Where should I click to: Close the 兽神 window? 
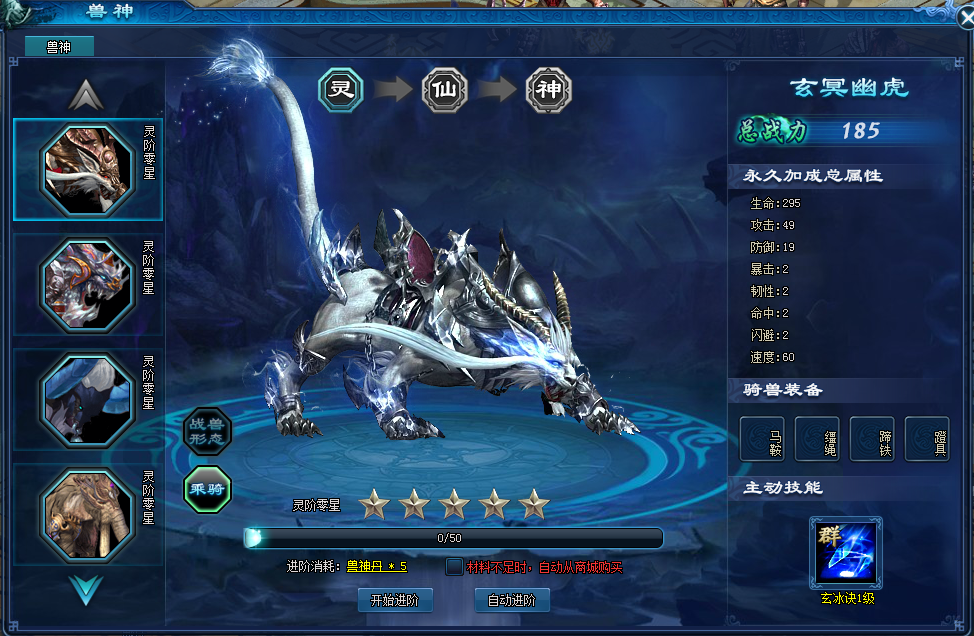[962, 17]
